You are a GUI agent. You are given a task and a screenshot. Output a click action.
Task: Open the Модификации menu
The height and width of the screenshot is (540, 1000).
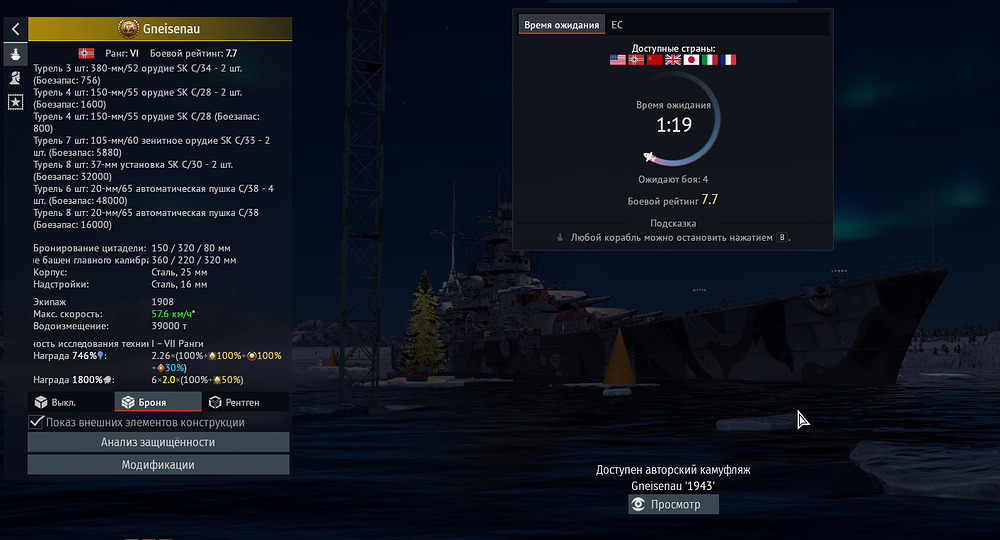pyautogui.click(x=158, y=465)
